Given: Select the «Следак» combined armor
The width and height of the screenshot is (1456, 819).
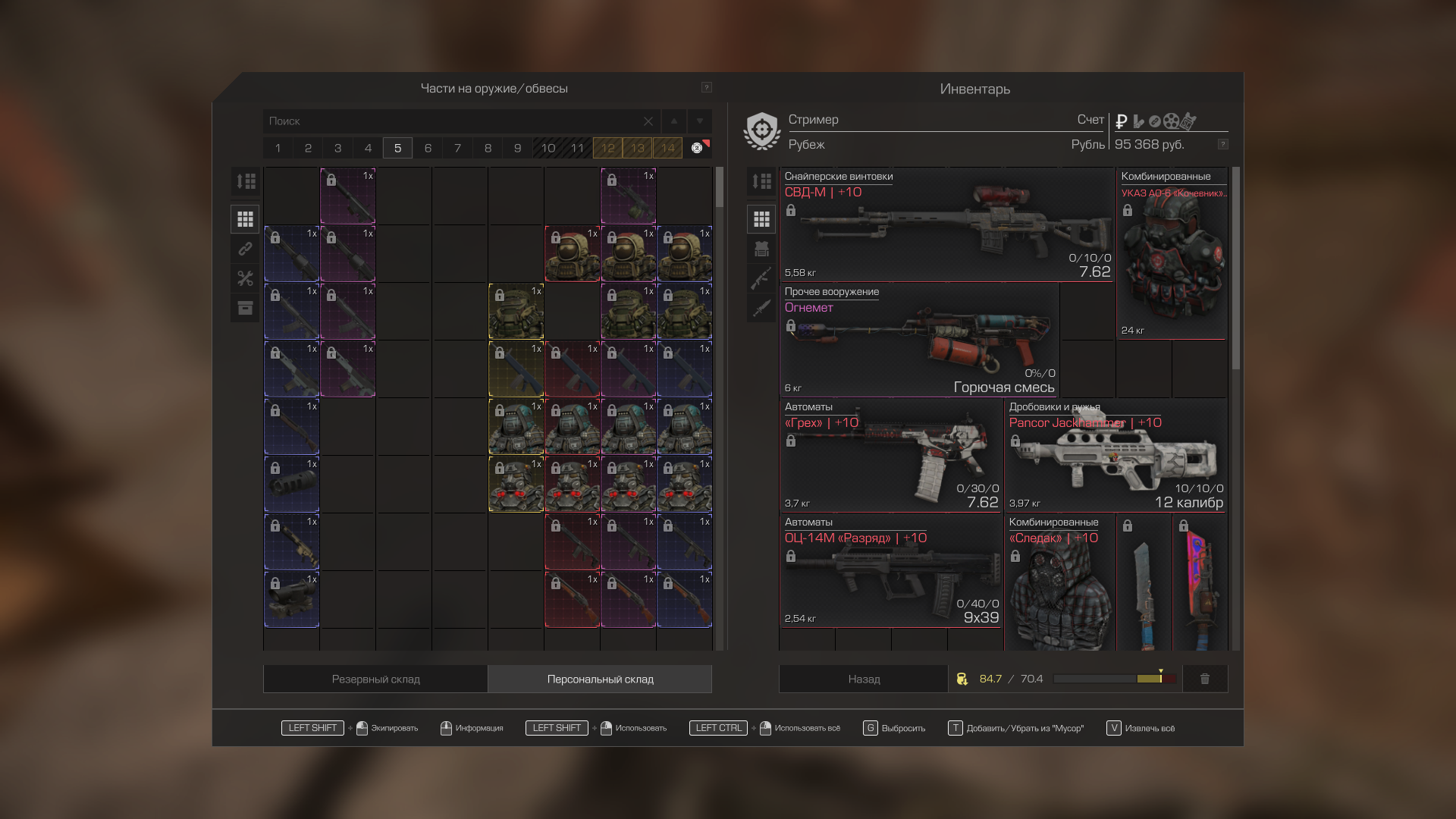Looking at the screenshot, I should (1059, 584).
